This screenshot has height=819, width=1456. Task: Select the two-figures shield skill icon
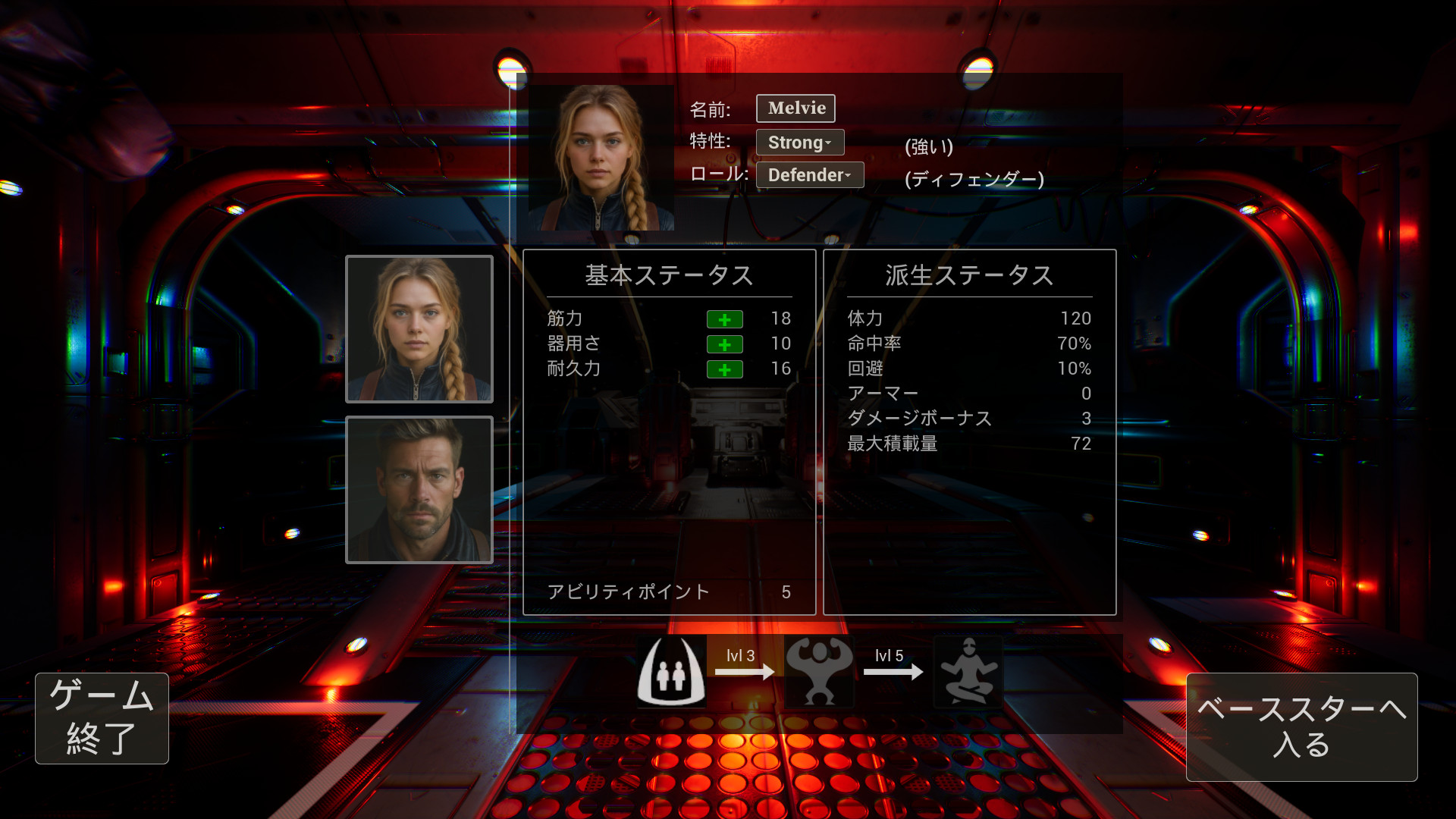pos(671,672)
